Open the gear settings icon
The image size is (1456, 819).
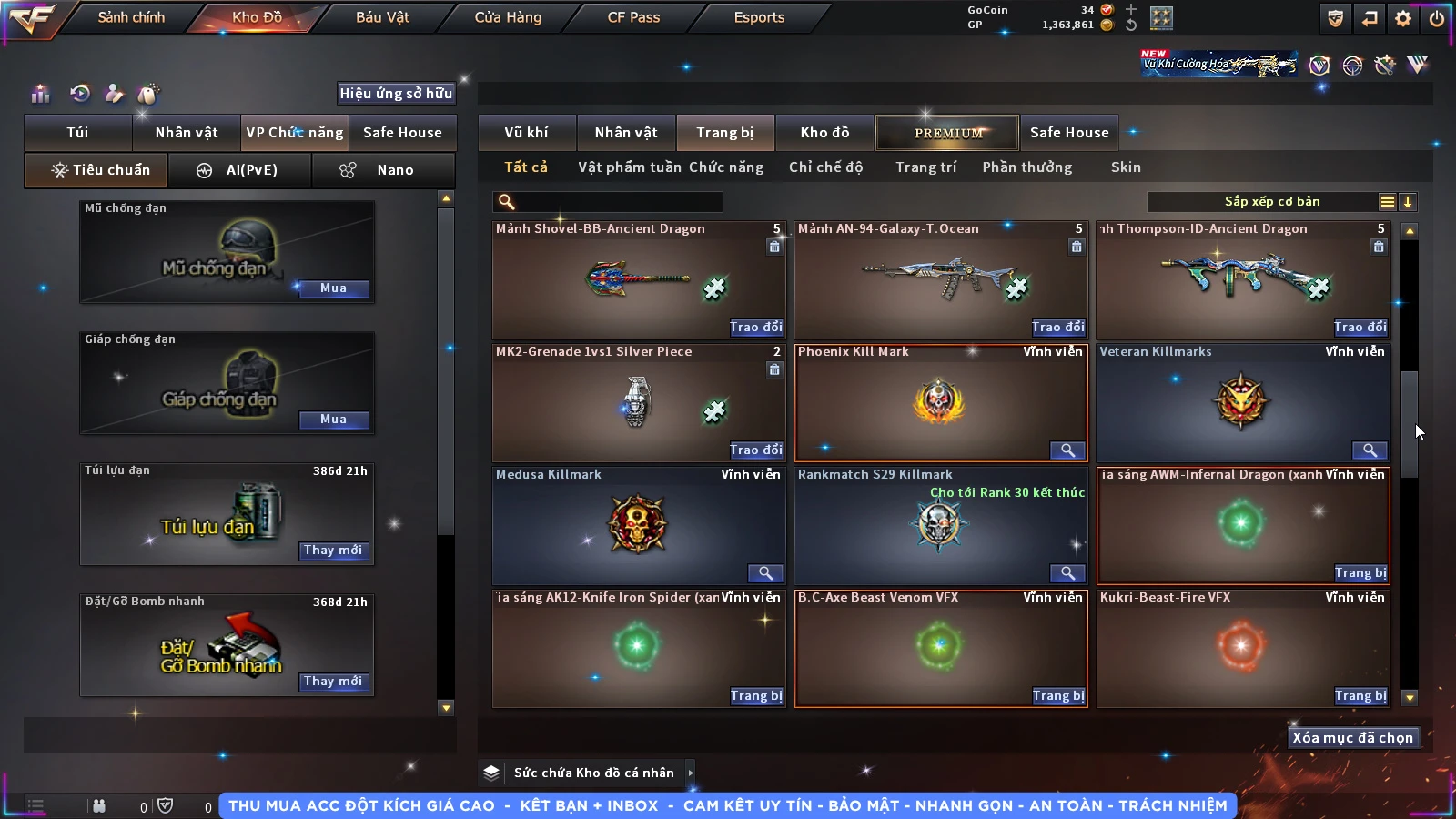1403,18
